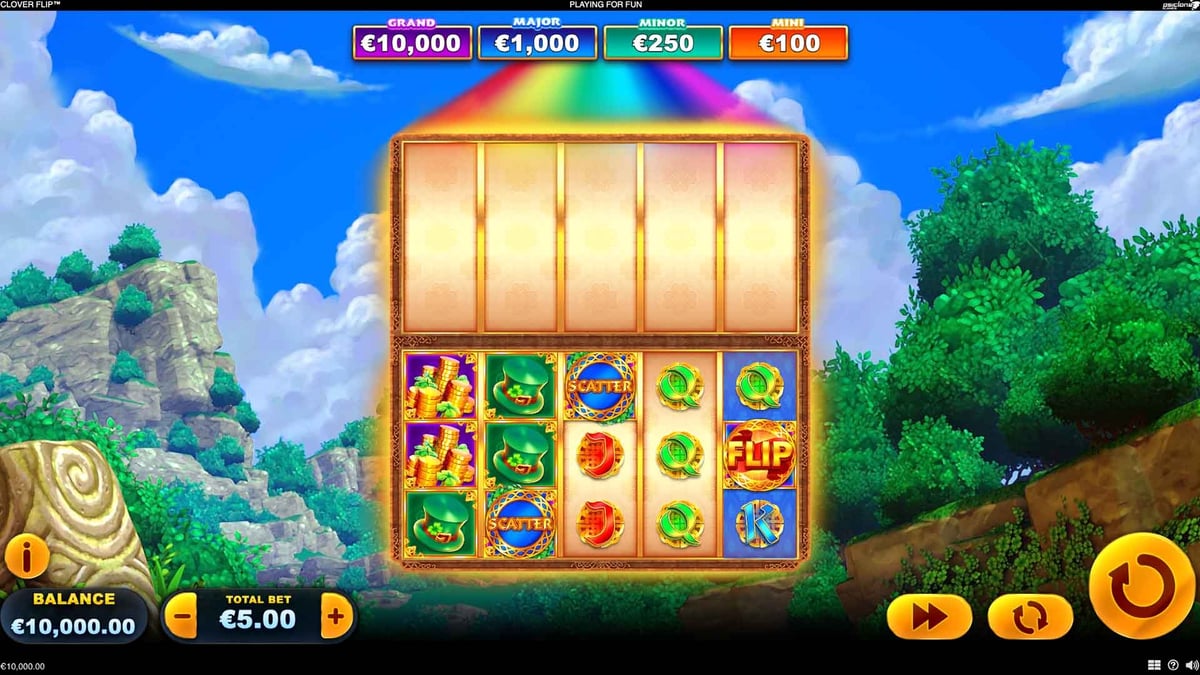Increase the total bet with the plus button

[337, 617]
